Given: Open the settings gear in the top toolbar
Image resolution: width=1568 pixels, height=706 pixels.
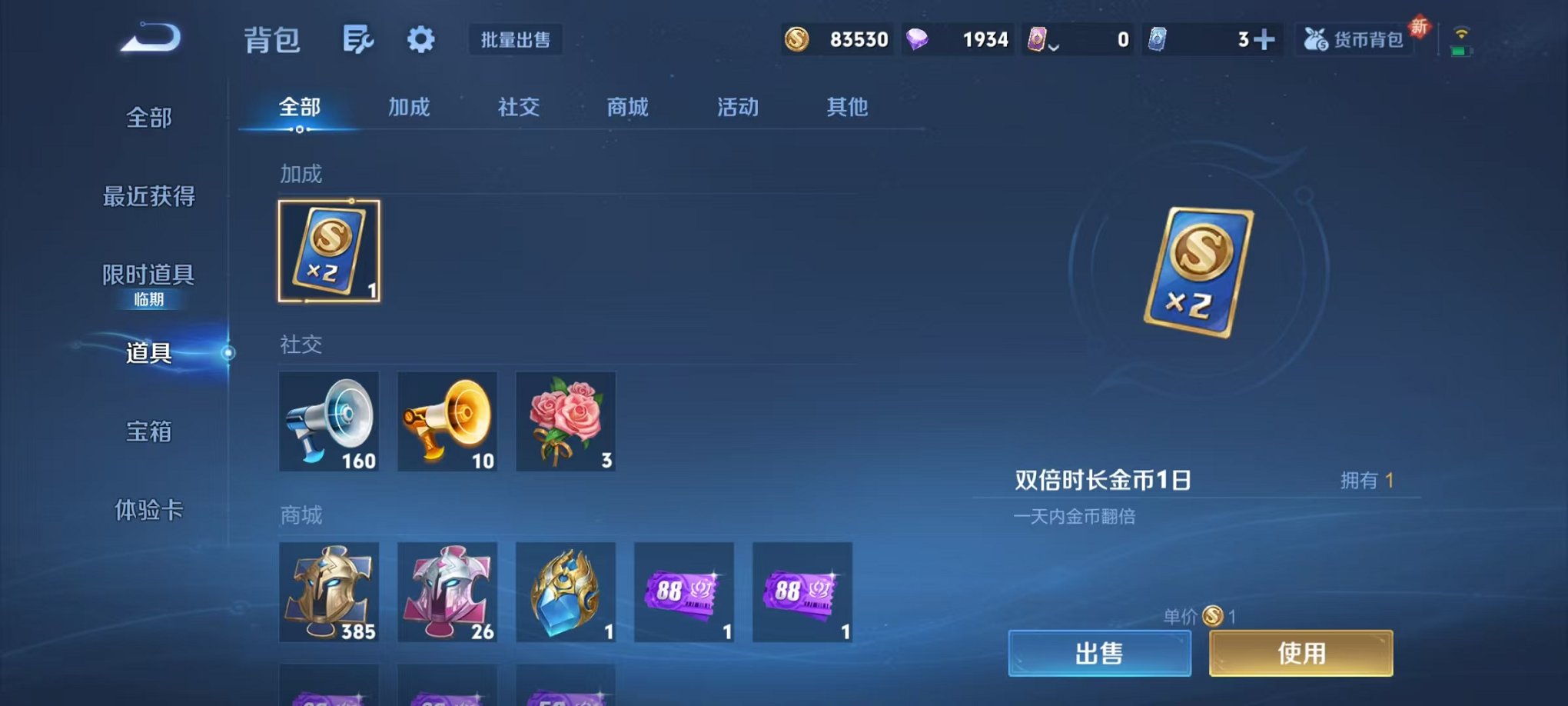Looking at the screenshot, I should point(421,40).
